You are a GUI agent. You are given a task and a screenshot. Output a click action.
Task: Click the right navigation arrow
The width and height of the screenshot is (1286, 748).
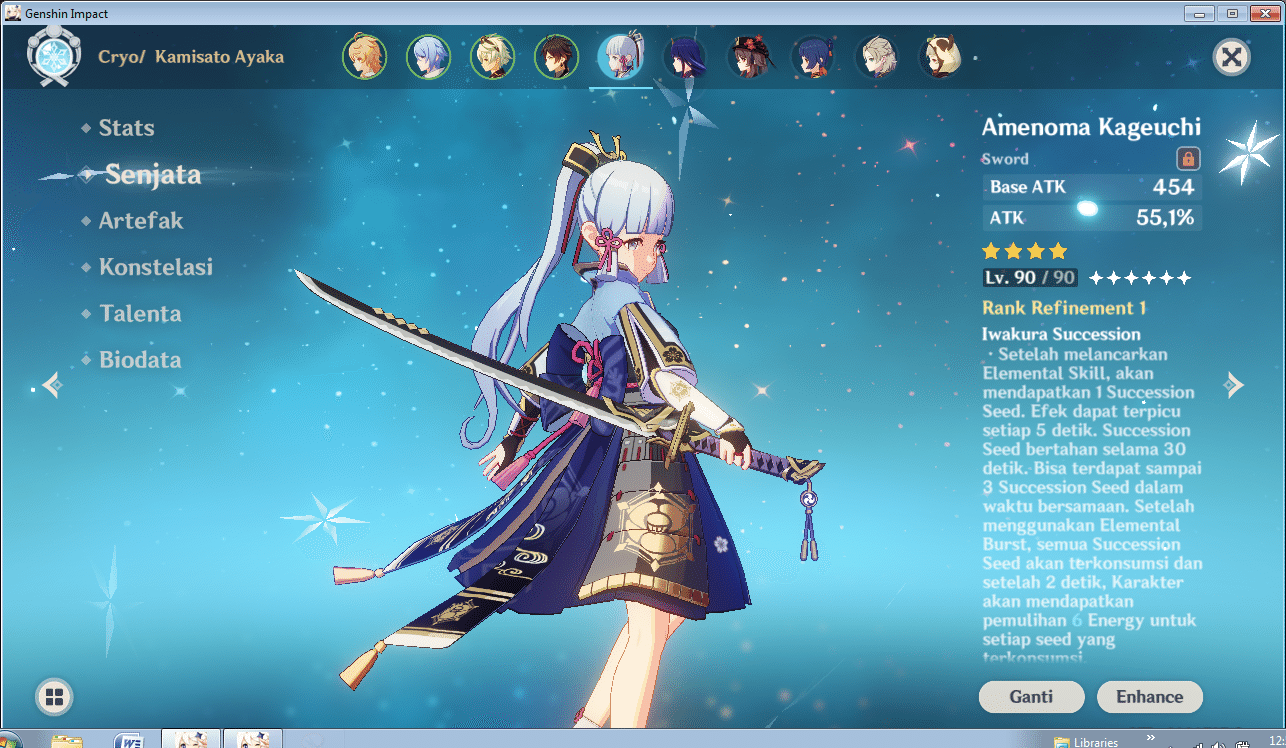[1235, 384]
